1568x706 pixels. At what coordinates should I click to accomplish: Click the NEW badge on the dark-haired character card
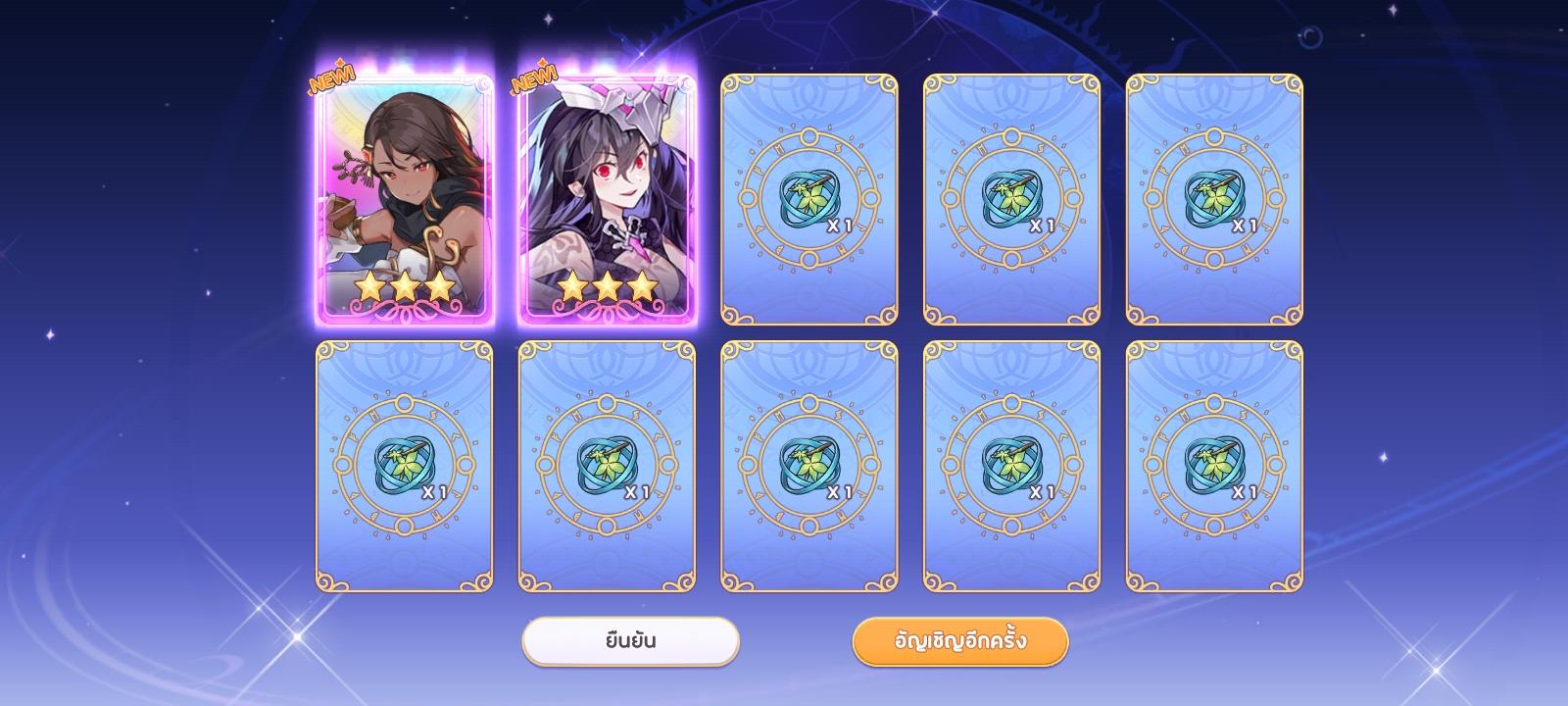point(531,80)
